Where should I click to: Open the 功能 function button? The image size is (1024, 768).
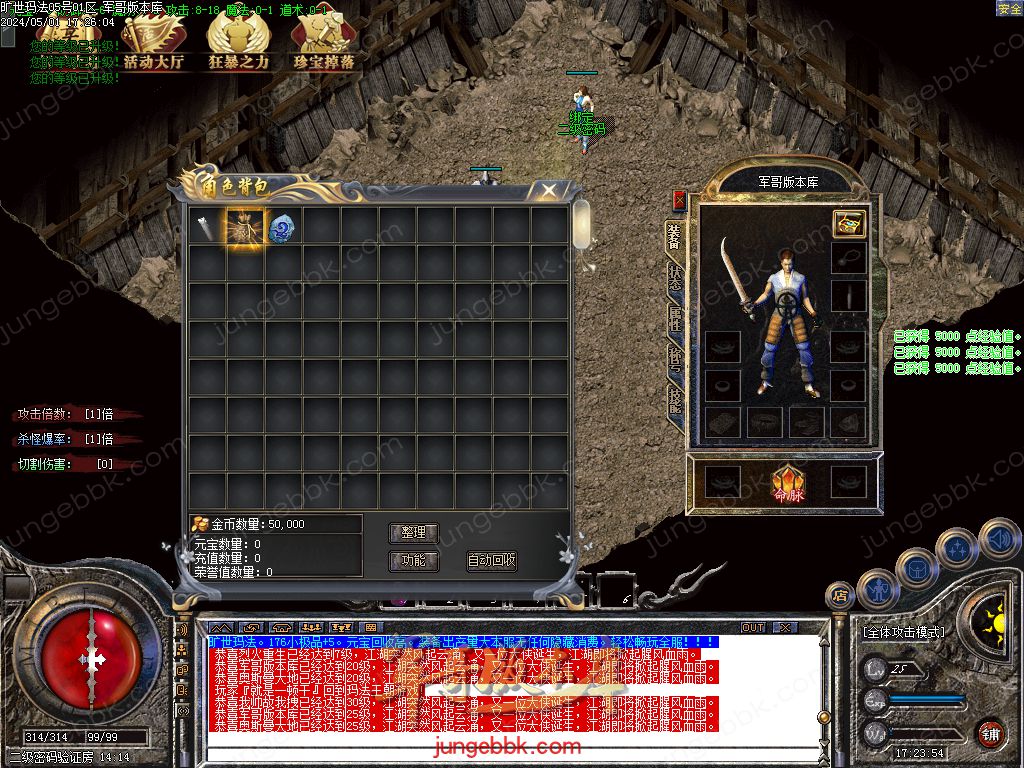(413, 561)
